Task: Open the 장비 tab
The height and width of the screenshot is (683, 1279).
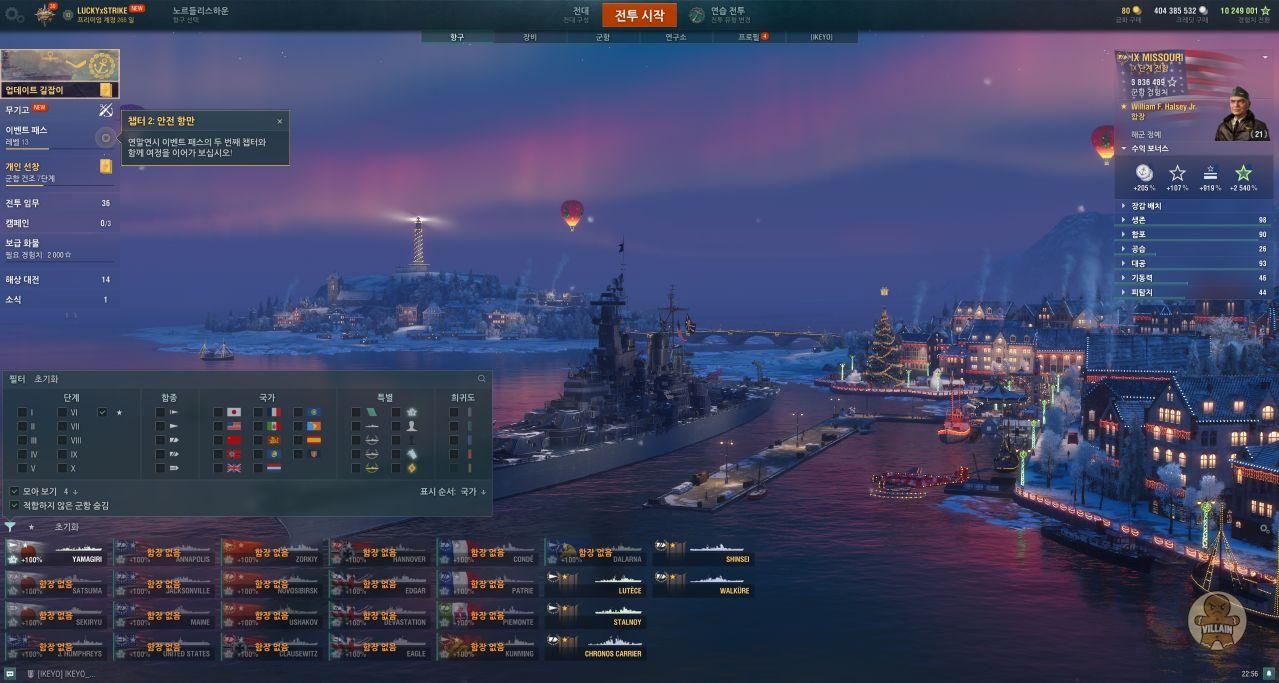Action: pyautogui.click(x=530, y=37)
